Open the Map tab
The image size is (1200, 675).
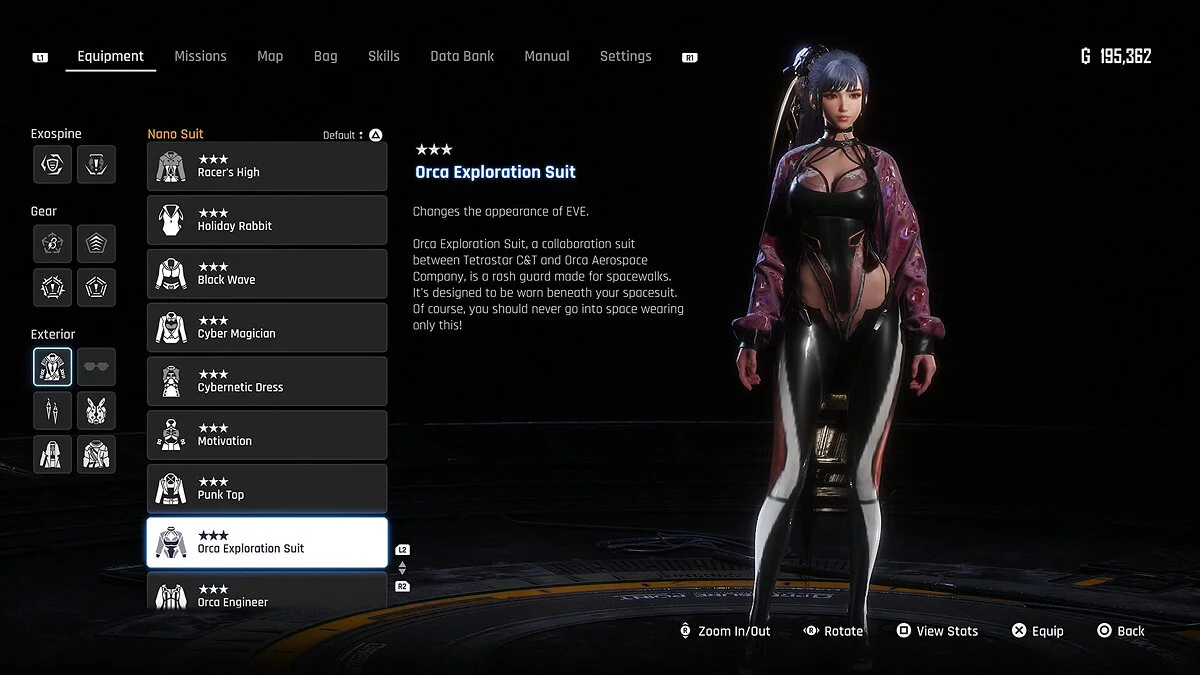tap(270, 56)
